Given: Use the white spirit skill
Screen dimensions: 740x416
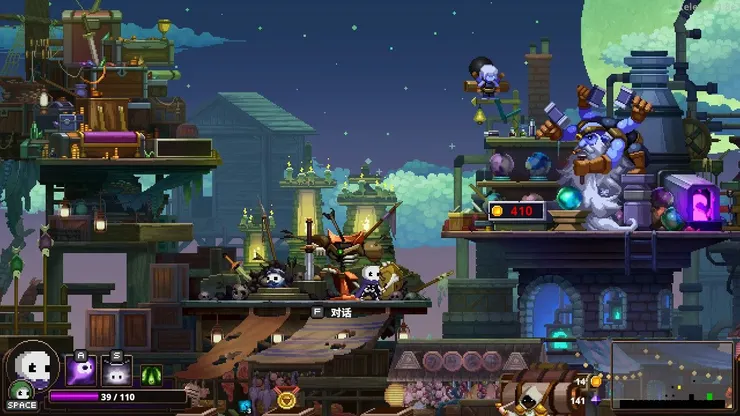Looking at the screenshot, I should coord(117,372).
